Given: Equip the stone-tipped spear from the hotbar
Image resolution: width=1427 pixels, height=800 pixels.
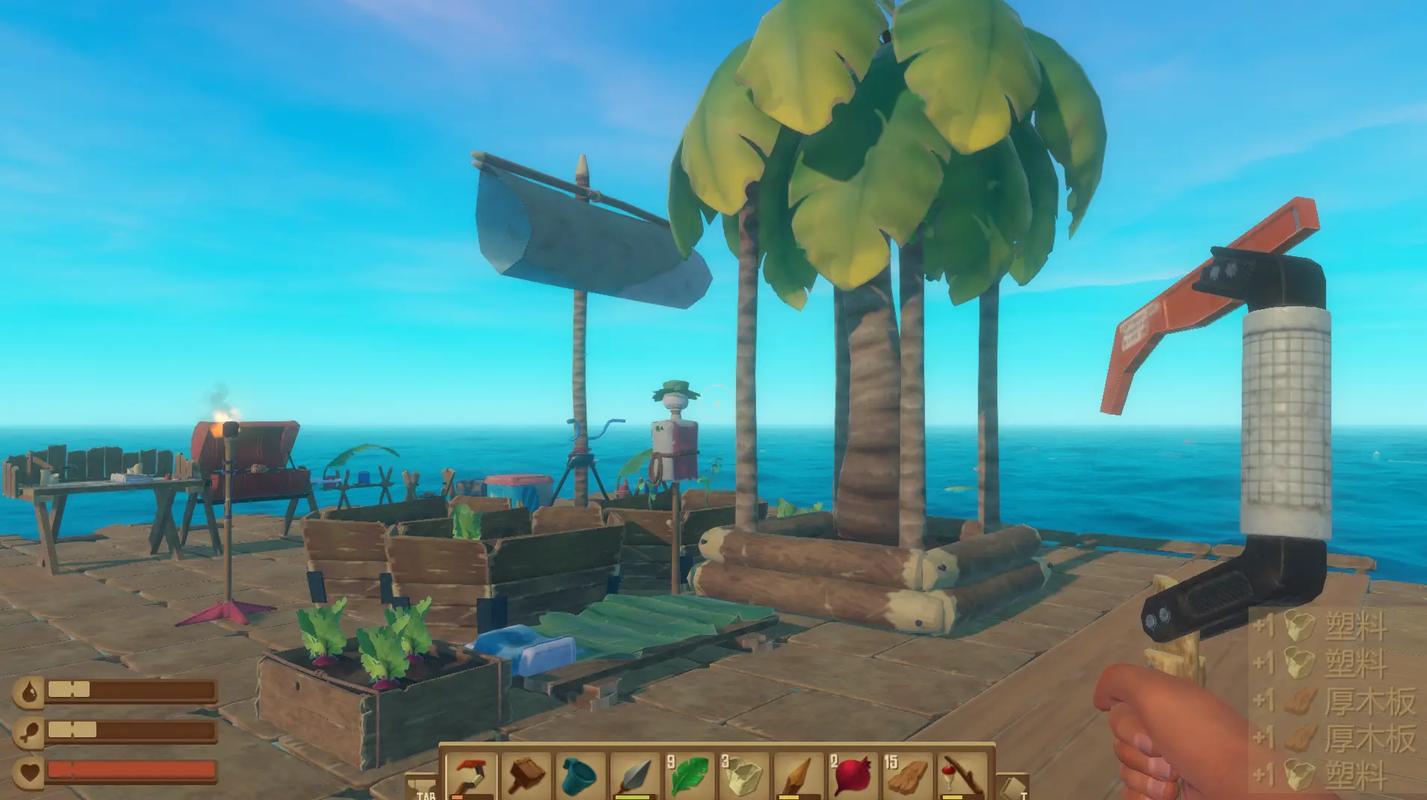Looking at the screenshot, I should [x=633, y=775].
